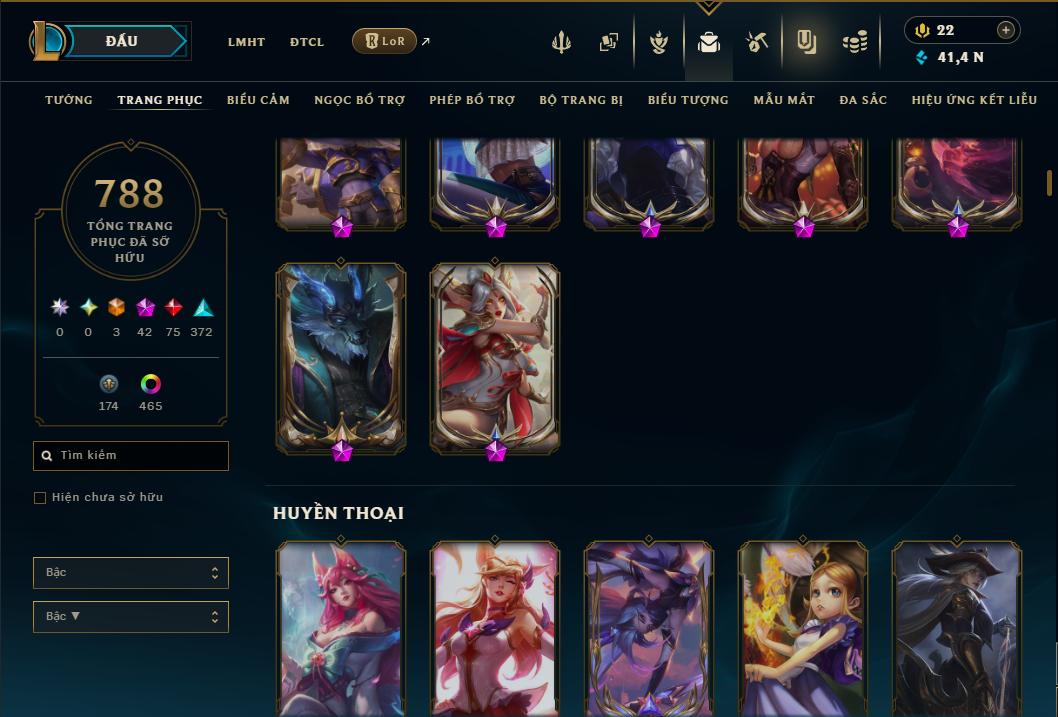Switch to the ĐTCL game tab
This screenshot has width=1058, height=717.
pyautogui.click(x=306, y=42)
